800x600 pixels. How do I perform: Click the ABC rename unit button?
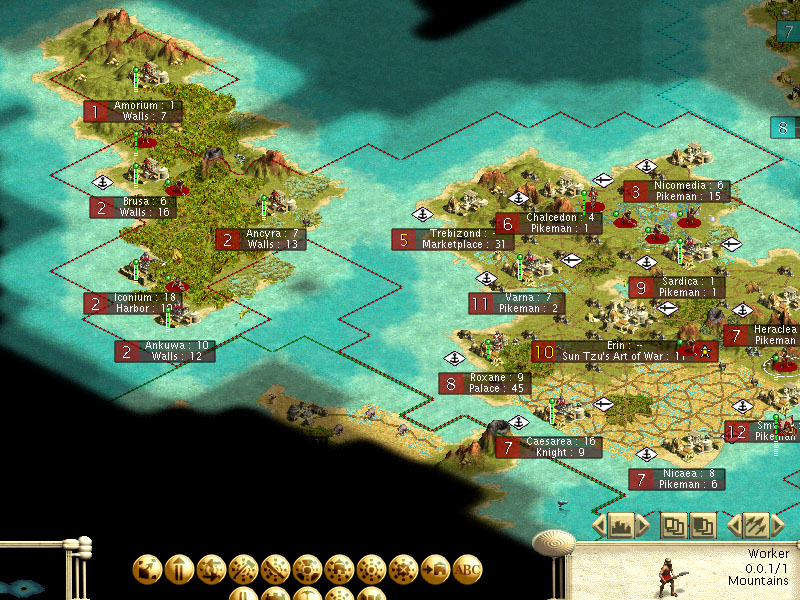[467, 570]
